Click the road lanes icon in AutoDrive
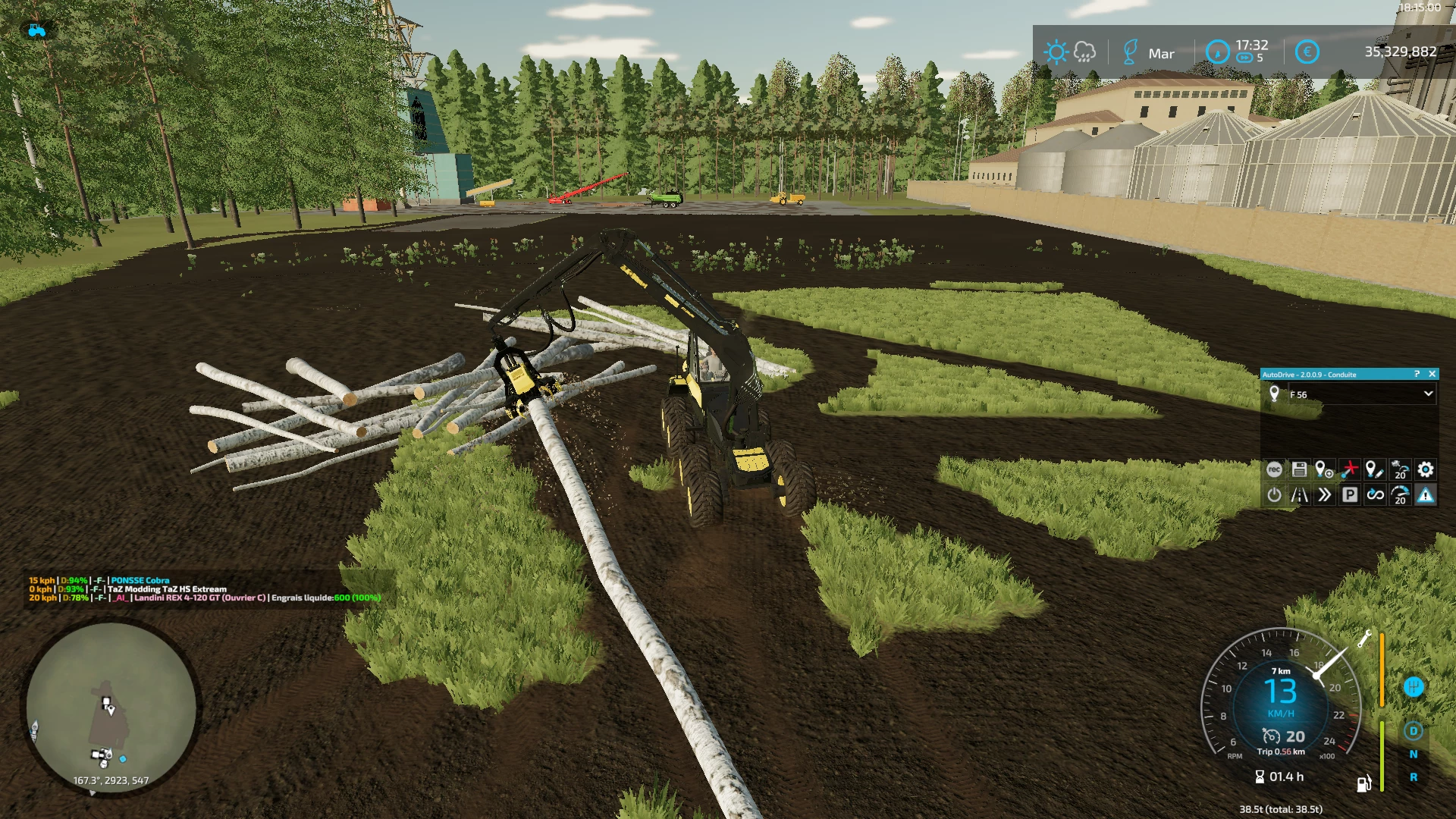Image resolution: width=1456 pixels, height=819 pixels. click(x=1299, y=495)
